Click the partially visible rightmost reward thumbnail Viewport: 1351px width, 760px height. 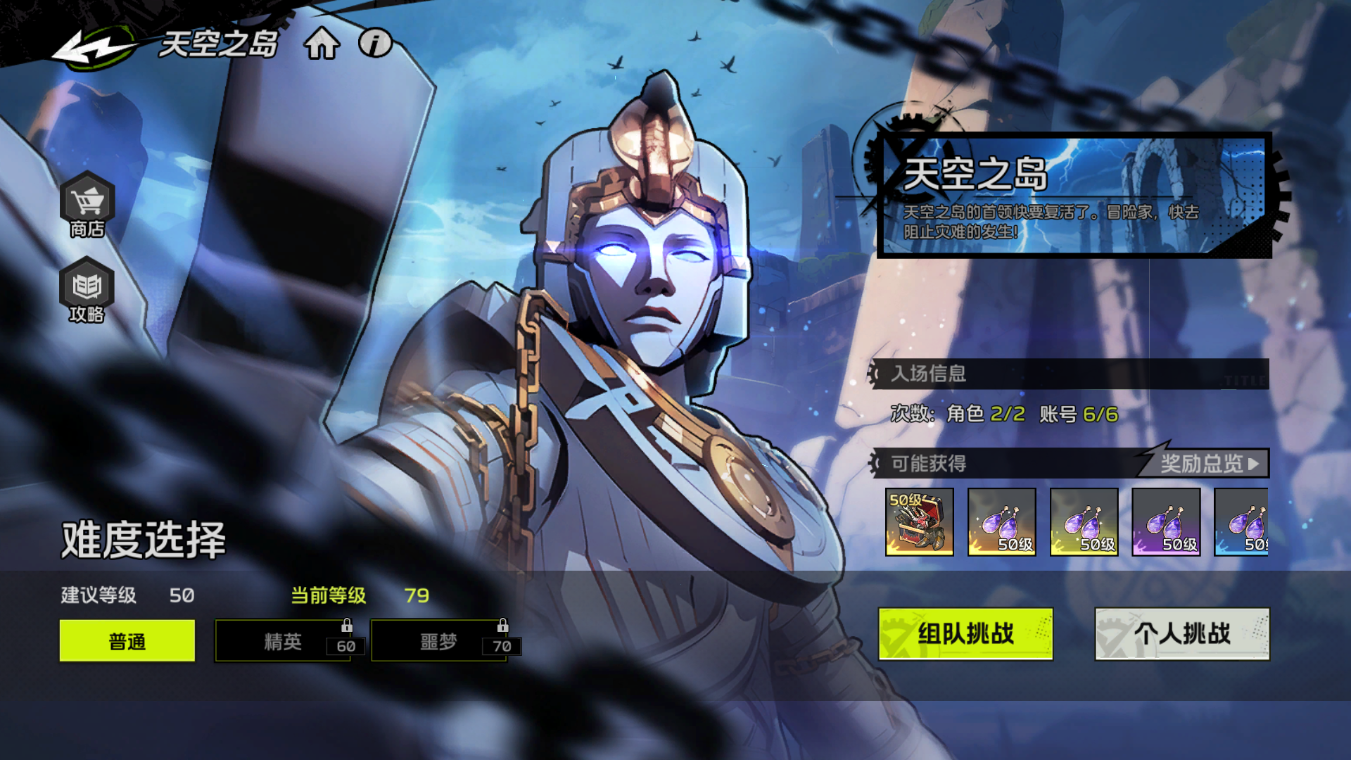coord(1244,521)
